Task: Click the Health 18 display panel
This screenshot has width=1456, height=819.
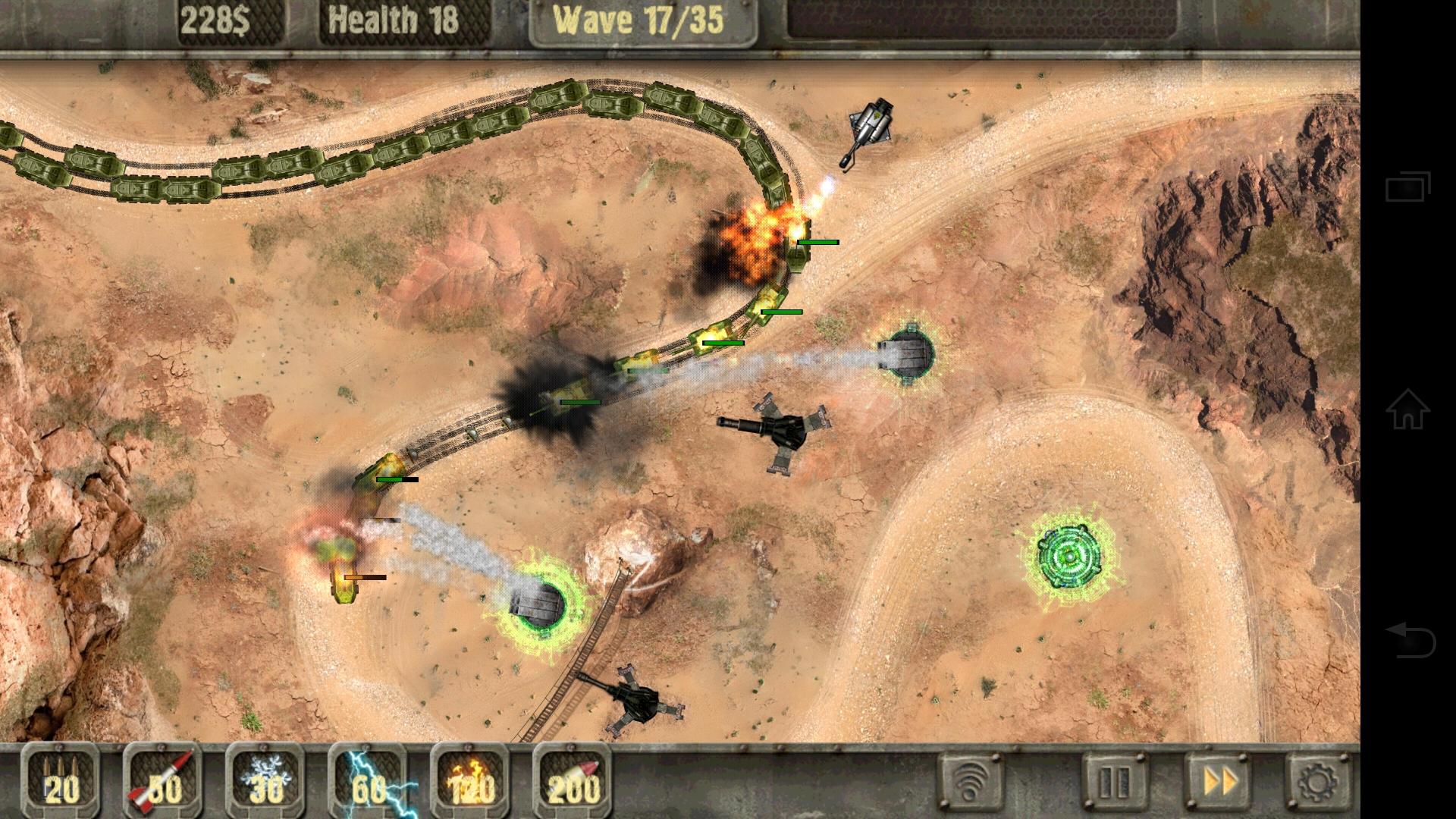Action: [x=391, y=19]
